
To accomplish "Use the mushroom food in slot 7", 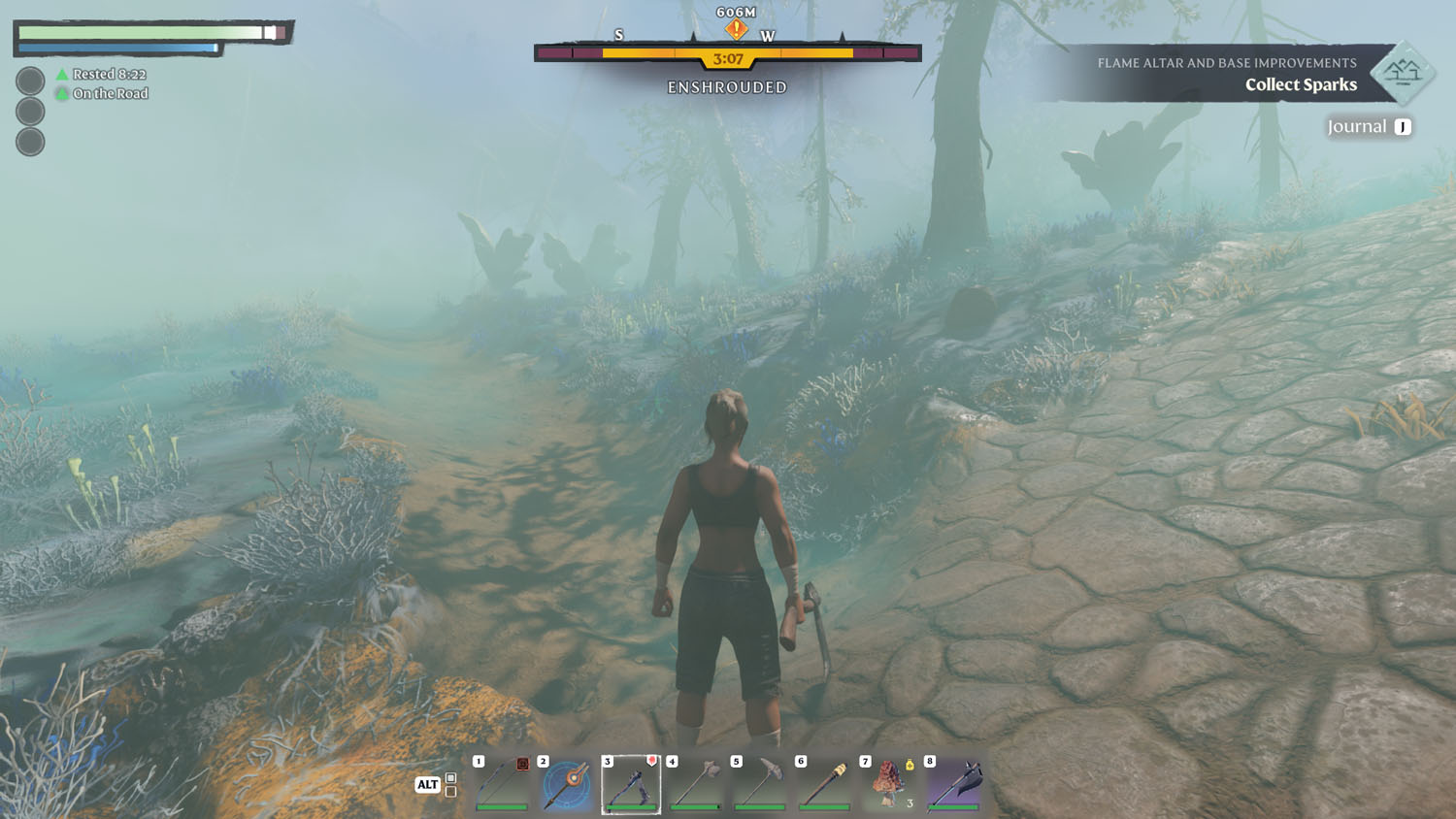I will [888, 784].
